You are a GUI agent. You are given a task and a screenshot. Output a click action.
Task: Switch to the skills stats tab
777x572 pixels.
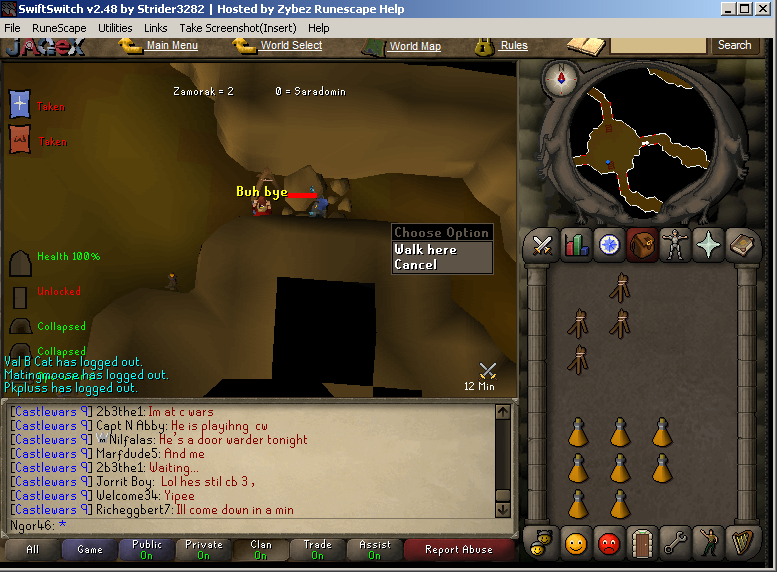pos(576,245)
